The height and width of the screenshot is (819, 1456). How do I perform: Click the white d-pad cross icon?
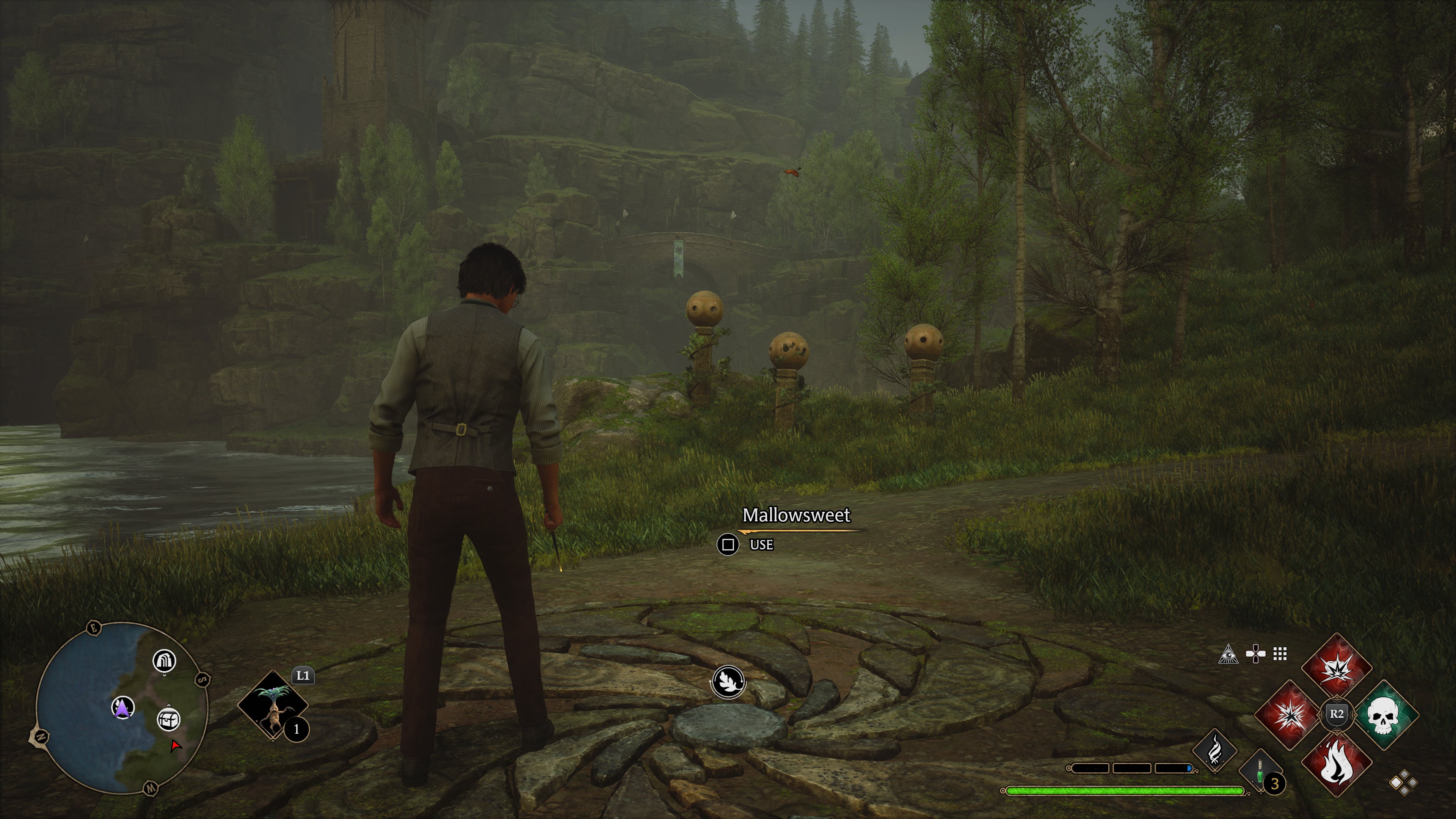(x=1255, y=654)
